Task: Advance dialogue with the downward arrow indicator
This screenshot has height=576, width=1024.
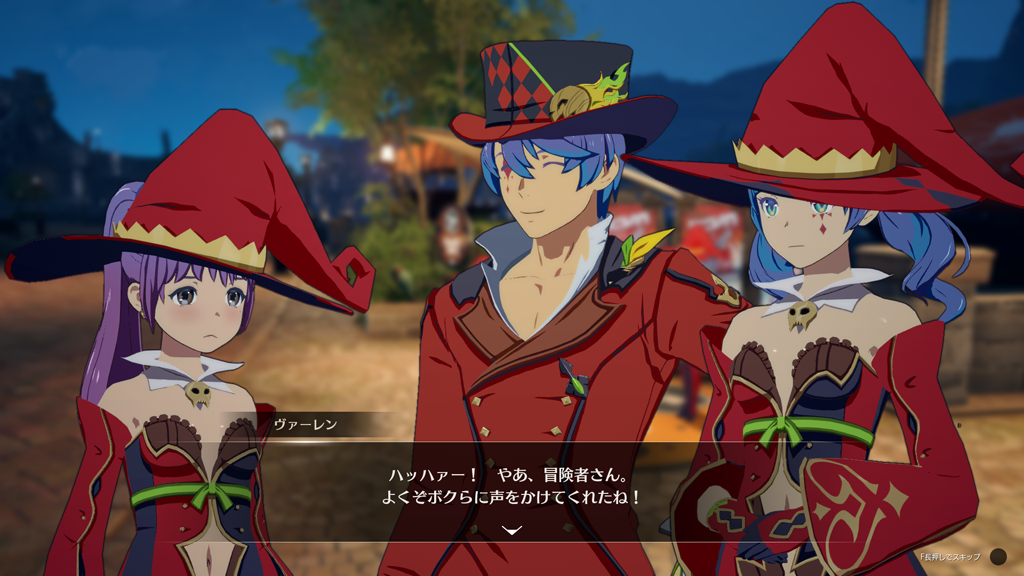Action: [x=512, y=530]
